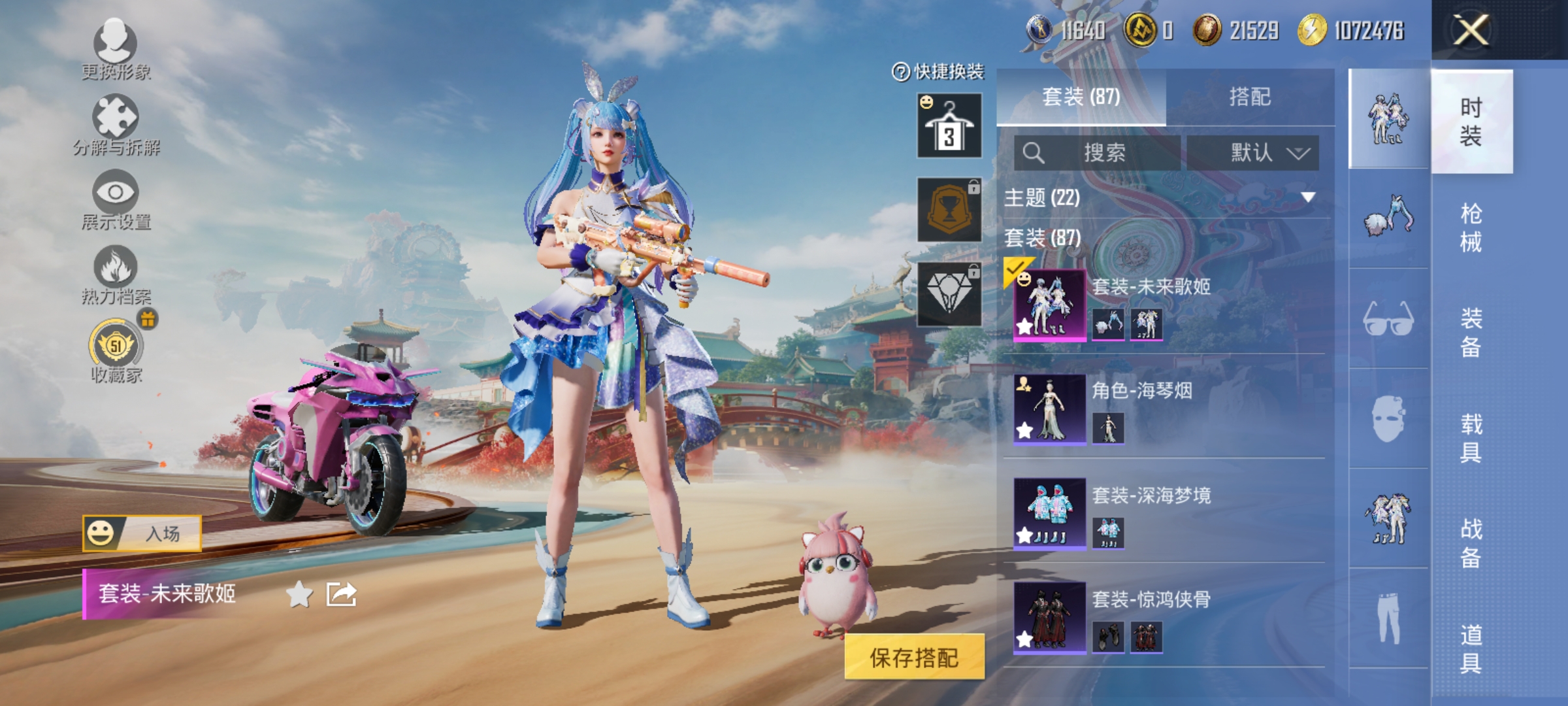Open the hanger quick-change slot 3
Viewport: 1568px width, 706px height.
(x=949, y=126)
